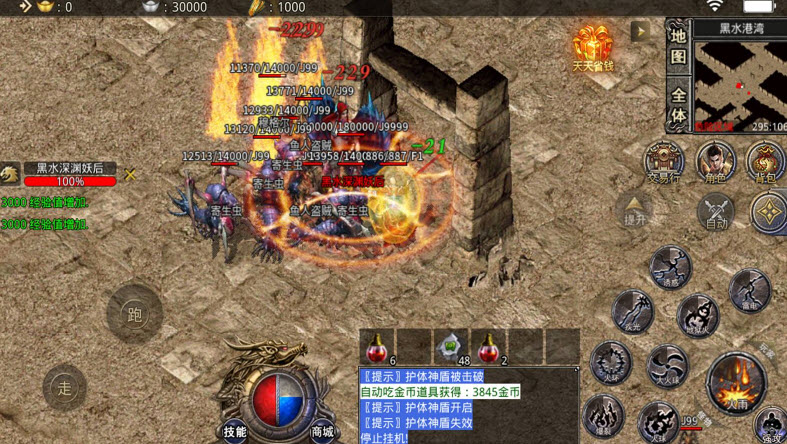
Task: Use the green scroll item with 48 count
Action: tap(451, 347)
